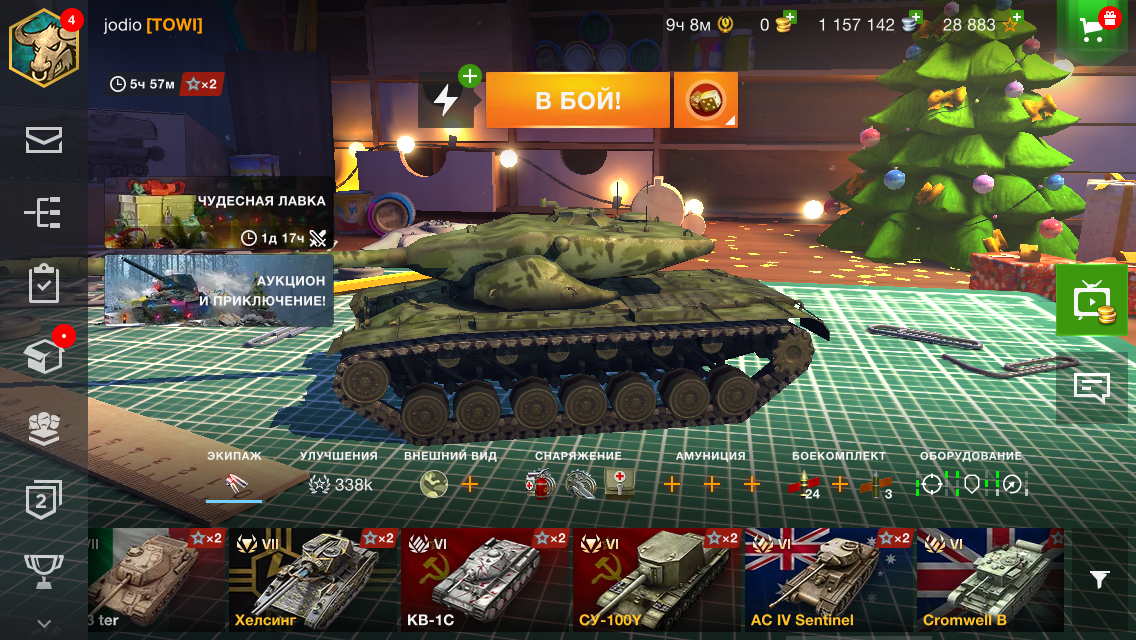
Task: Select the КВ-1С tank
Action: tap(486, 580)
